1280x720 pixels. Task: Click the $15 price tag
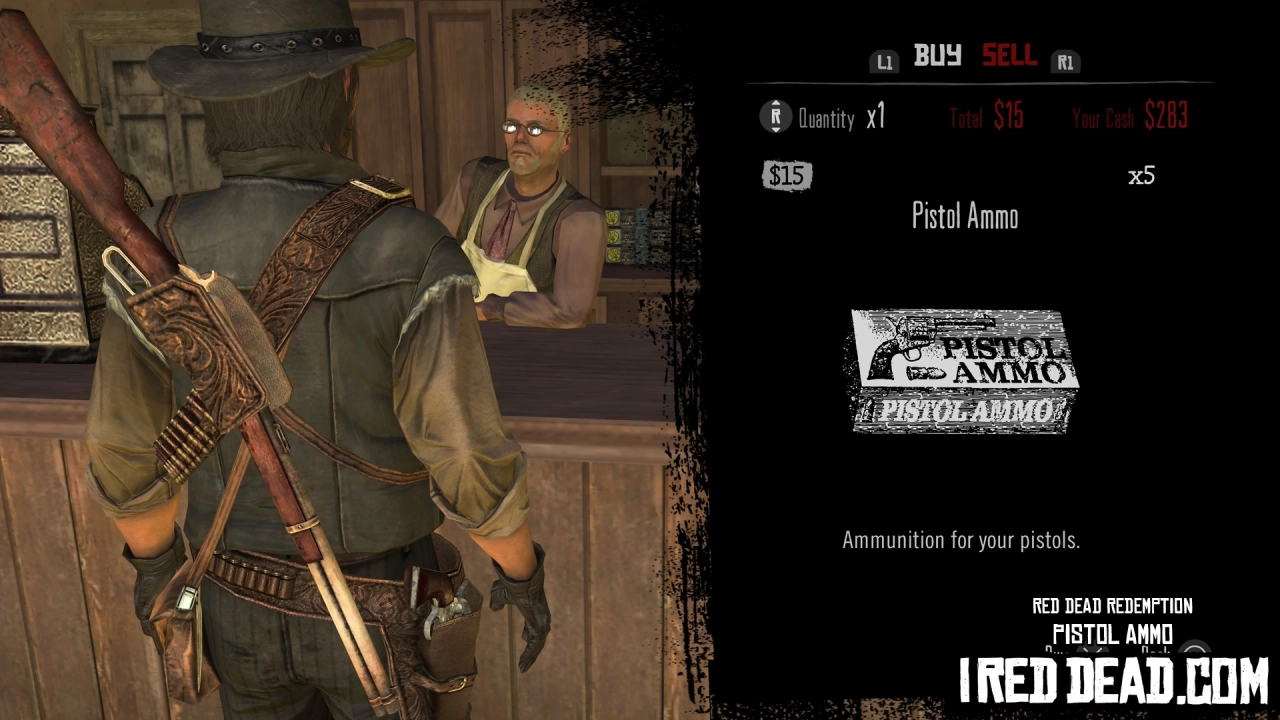(x=787, y=176)
